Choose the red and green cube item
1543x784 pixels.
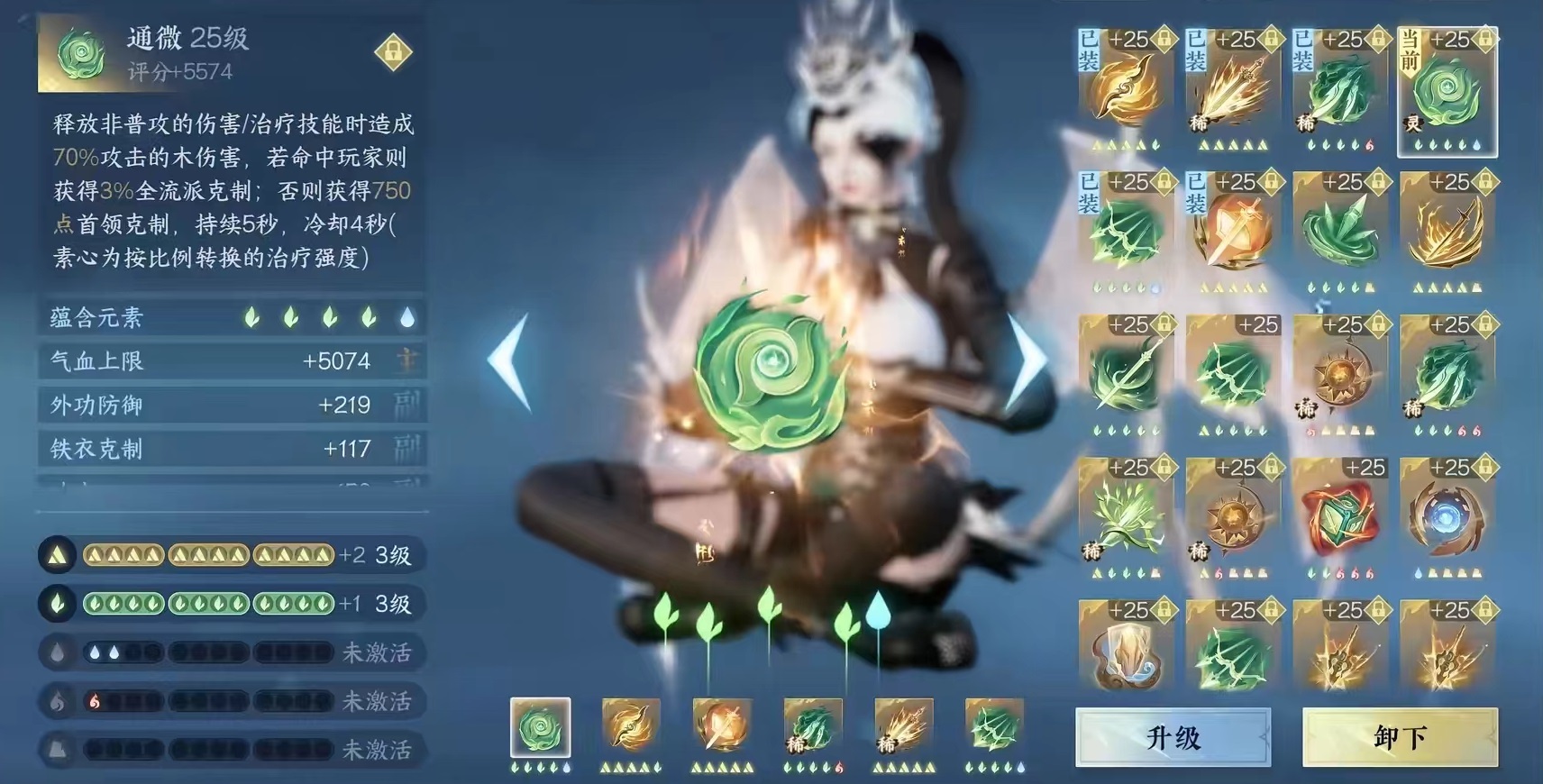point(1340,518)
